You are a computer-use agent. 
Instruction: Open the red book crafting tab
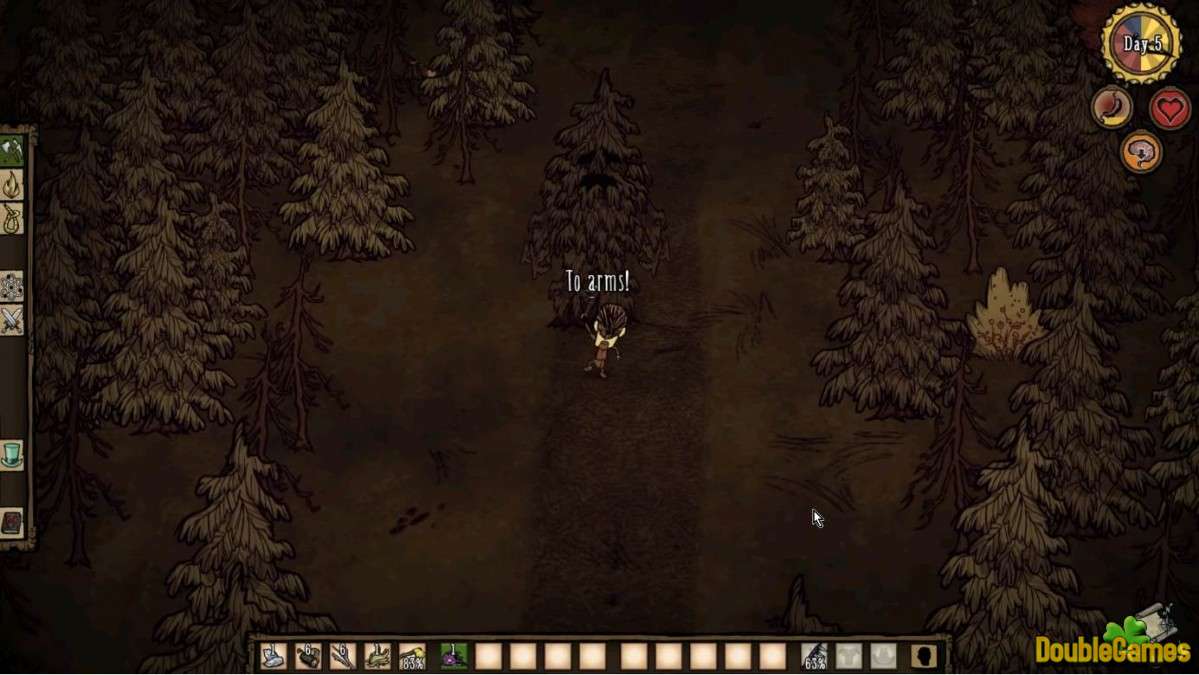(12, 523)
